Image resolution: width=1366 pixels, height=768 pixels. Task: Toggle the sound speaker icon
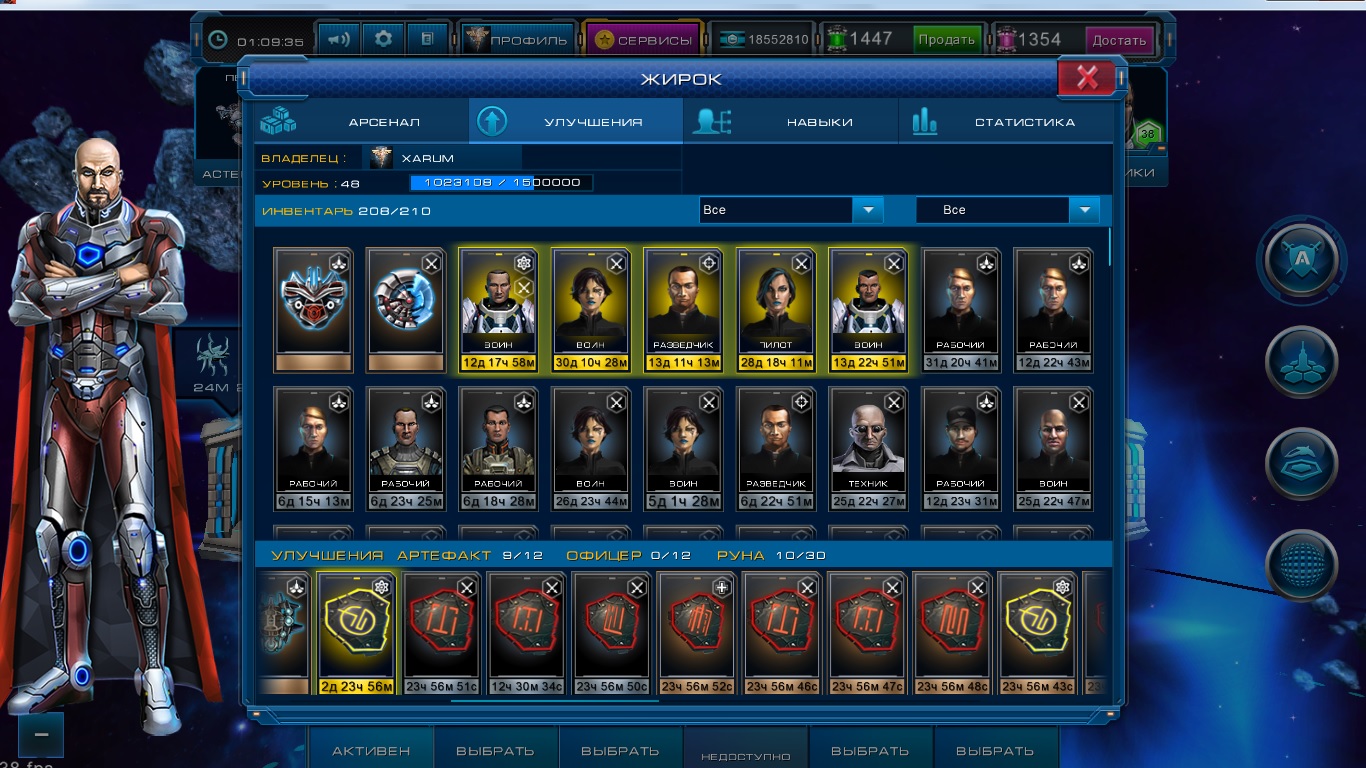tap(340, 40)
